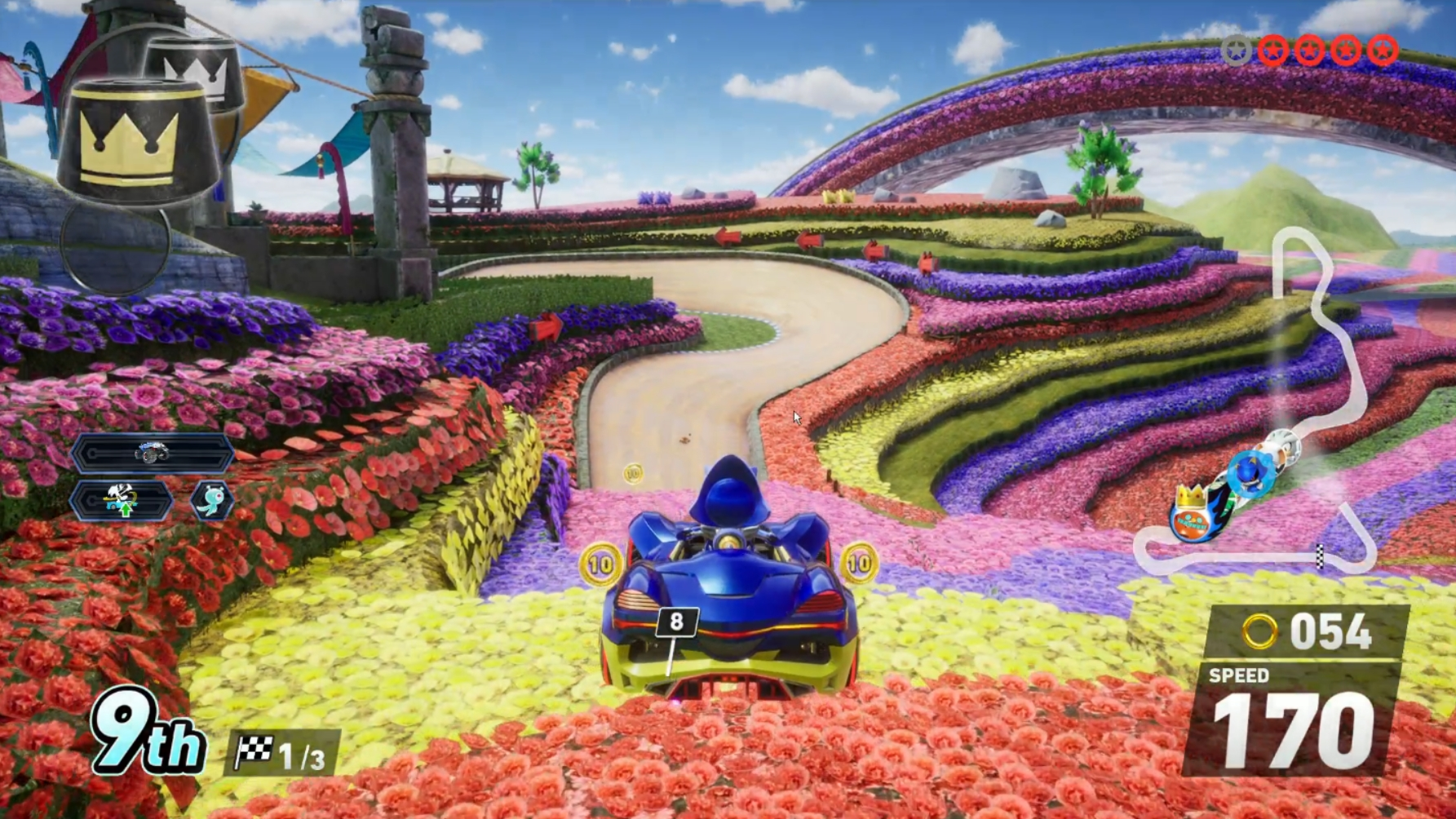
Task: Click the checkered finish line marker on minimap
Action: pos(1320,556)
